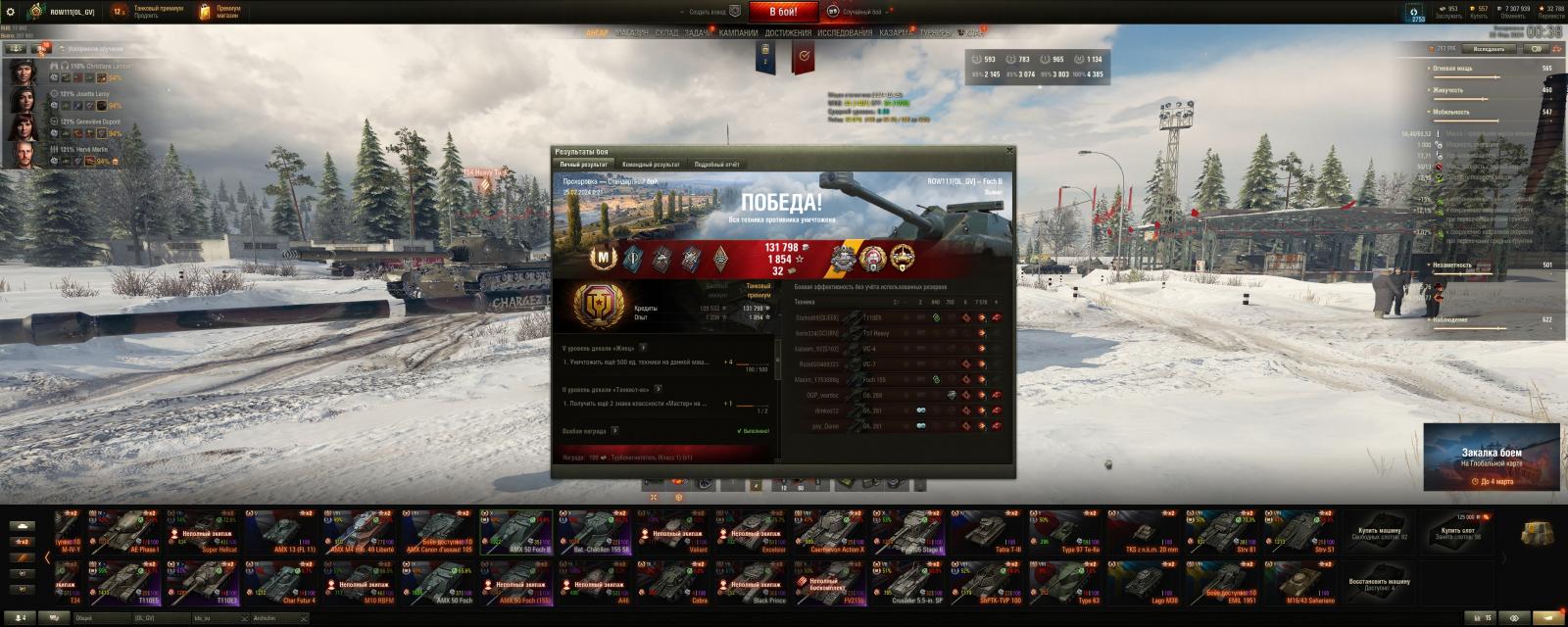The image size is (1568, 627).
Task: Open the Подробный отчёт tab
Action: tap(716, 165)
